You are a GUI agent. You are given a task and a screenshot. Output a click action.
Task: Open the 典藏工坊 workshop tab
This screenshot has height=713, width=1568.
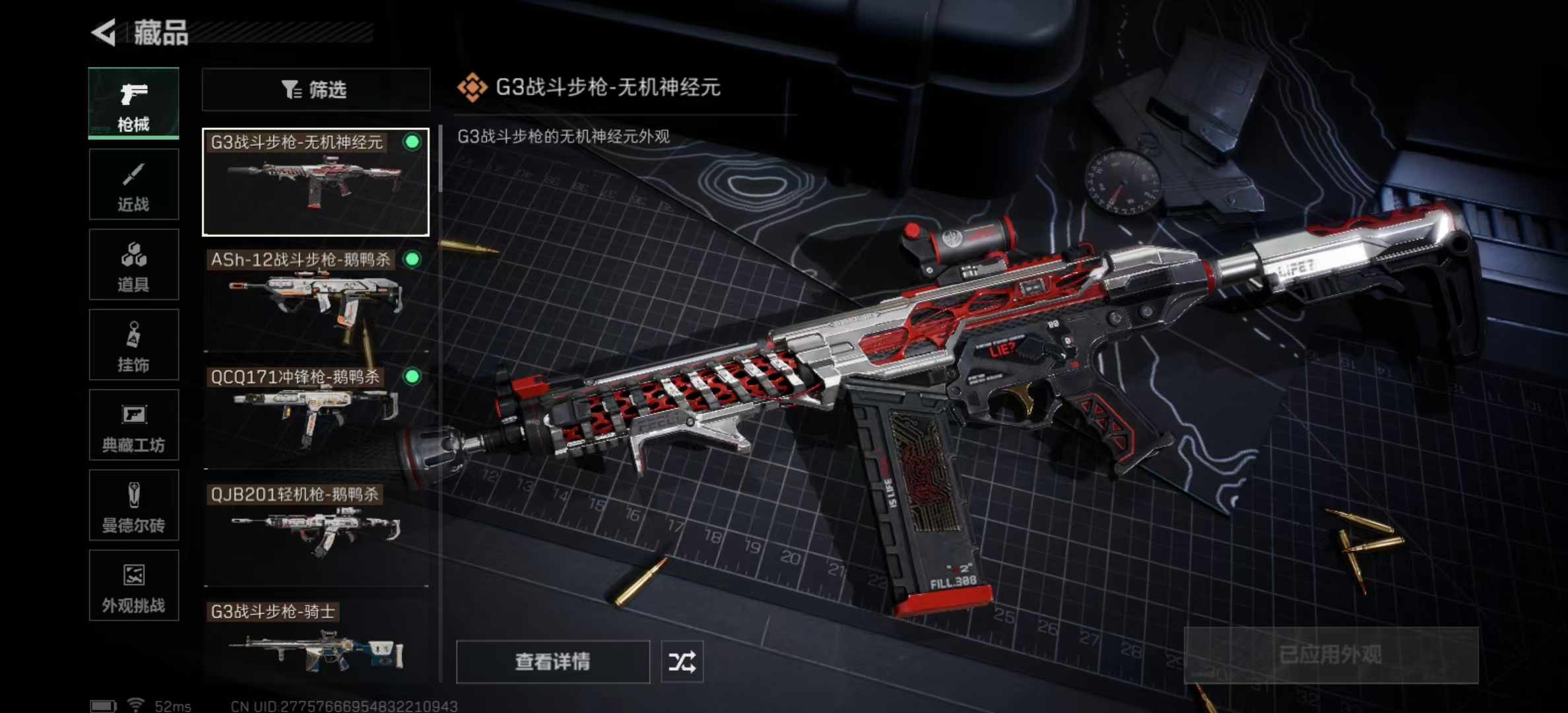(x=133, y=425)
